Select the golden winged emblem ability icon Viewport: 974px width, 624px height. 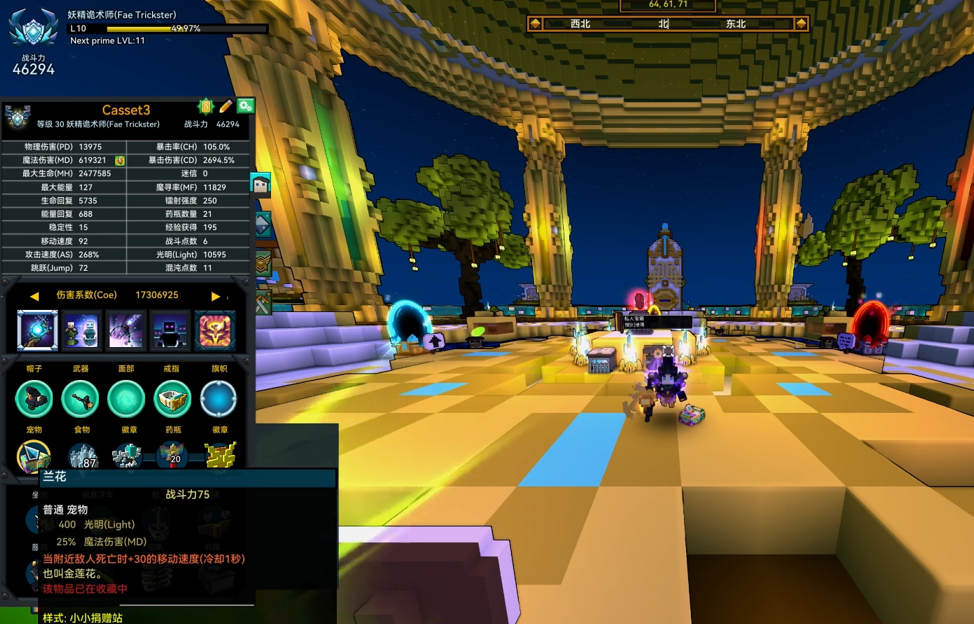click(x=215, y=330)
